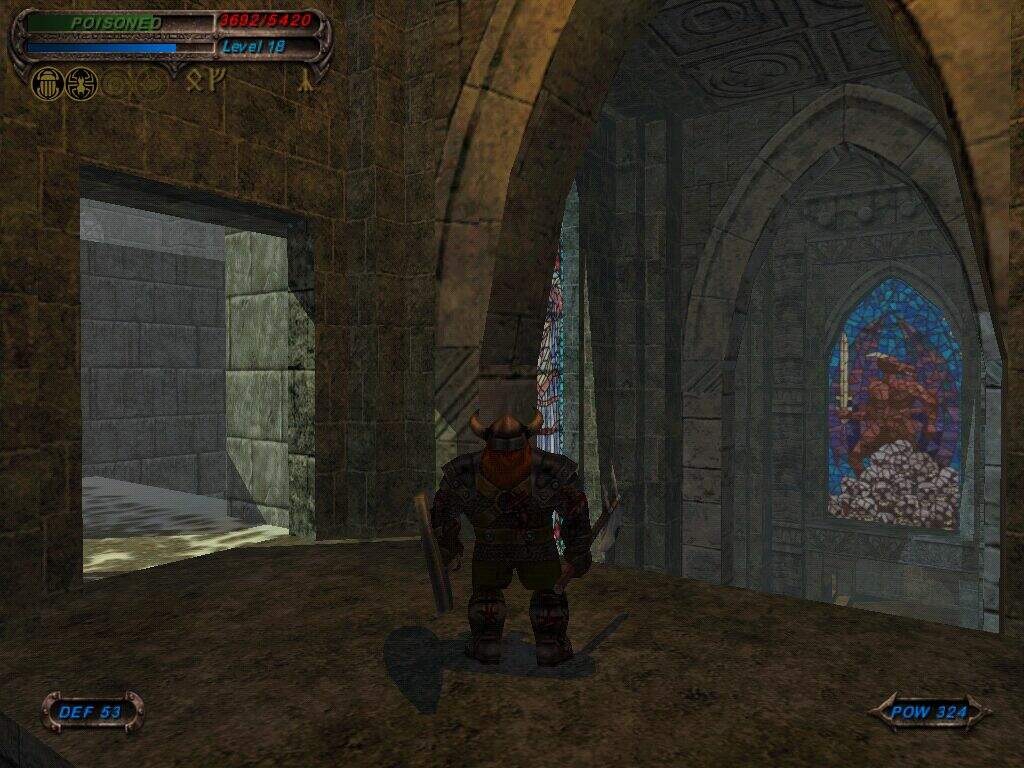1024x768 pixels.
Task: Choose the trident-shaped rune
Action: pyautogui.click(x=216, y=78)
